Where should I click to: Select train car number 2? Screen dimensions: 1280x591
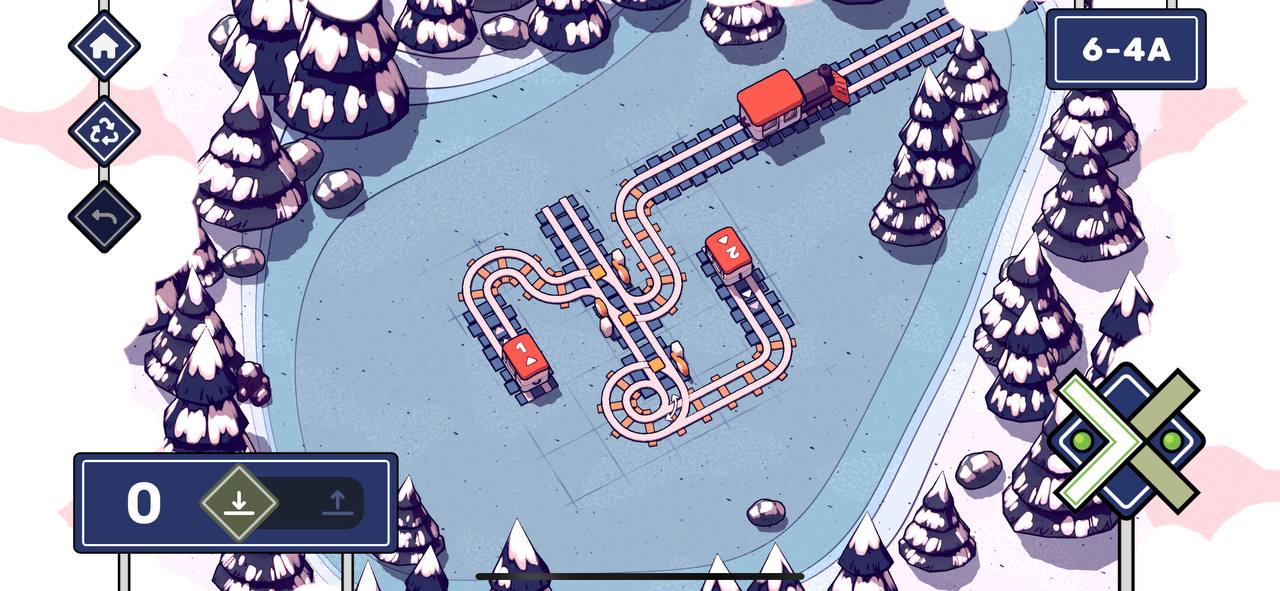pyautogui.click(x=730, y=253)
